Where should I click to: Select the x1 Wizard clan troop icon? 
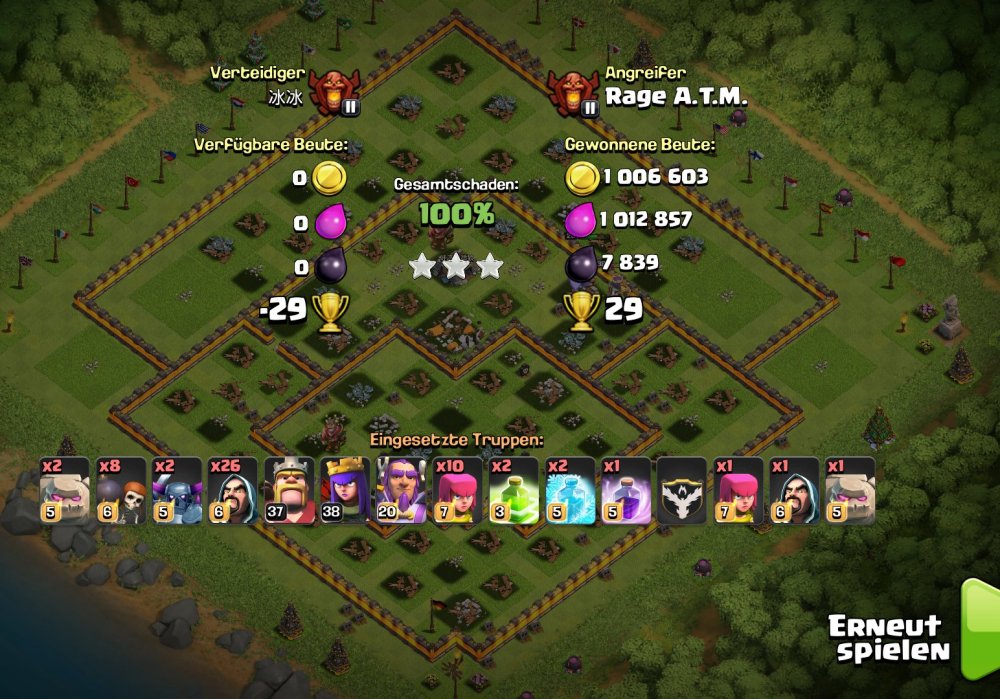click(793, 491)
